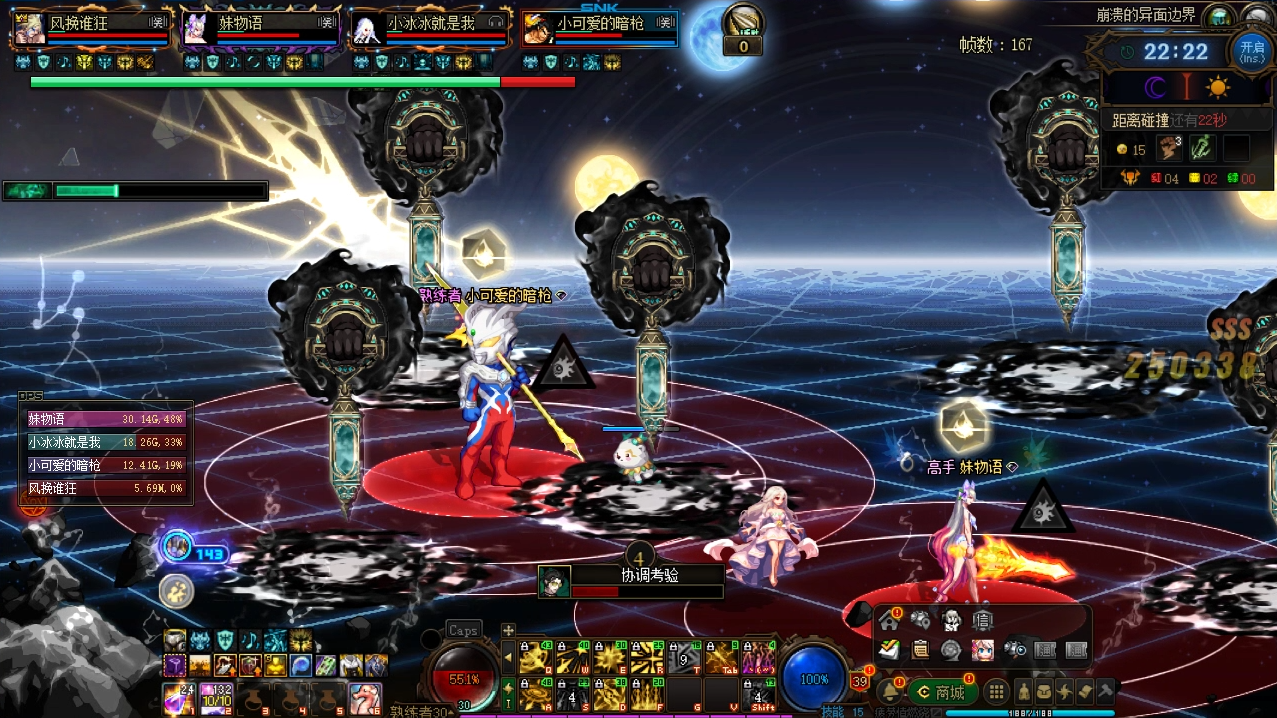This screenshot has width=1277, height=718.
Task: Use the 10/10 consumable in quick slot 2
Action: [217, 697]
